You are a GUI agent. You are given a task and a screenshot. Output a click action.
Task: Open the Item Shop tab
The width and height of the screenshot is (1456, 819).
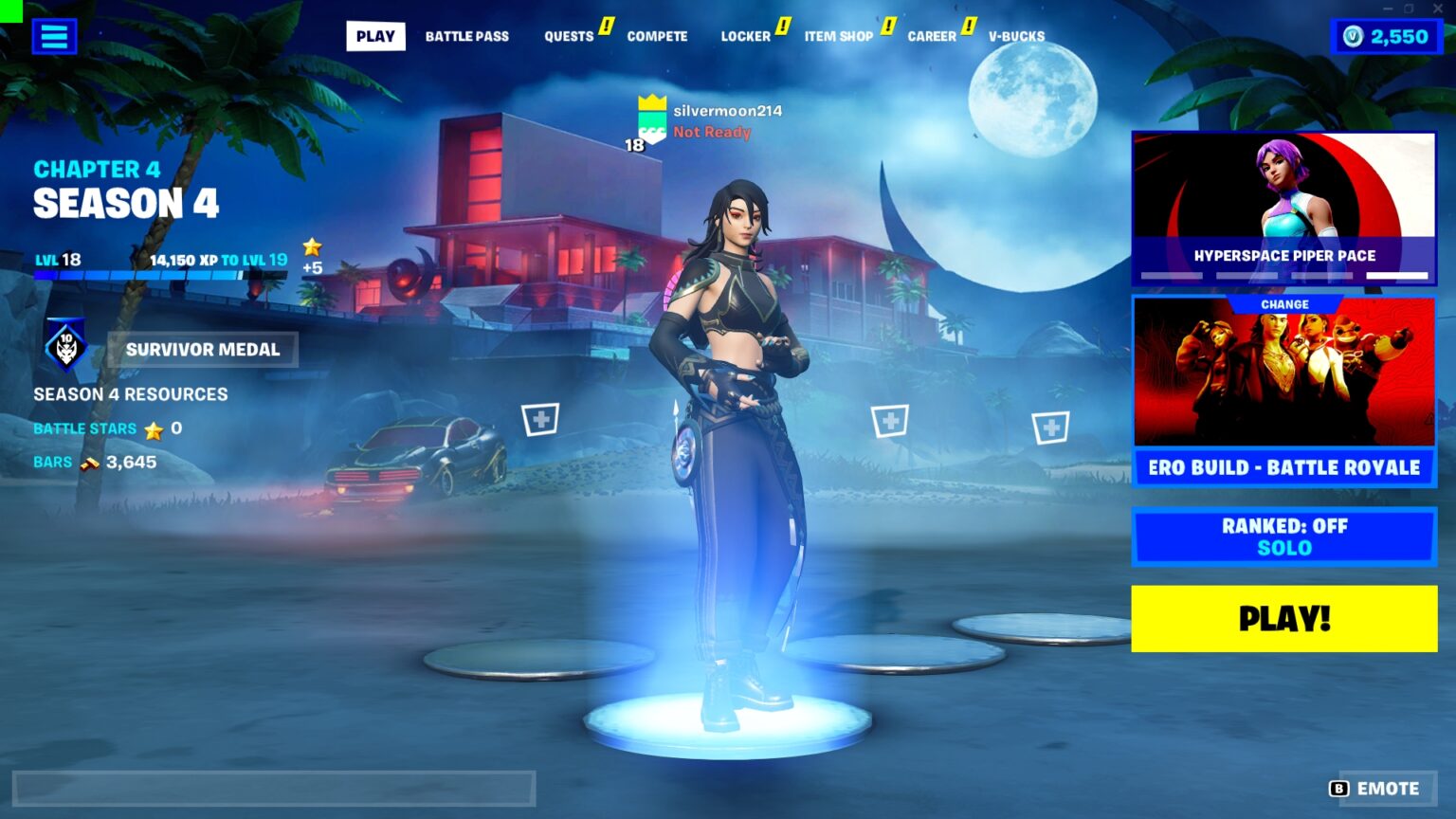[x=839, y=36]
